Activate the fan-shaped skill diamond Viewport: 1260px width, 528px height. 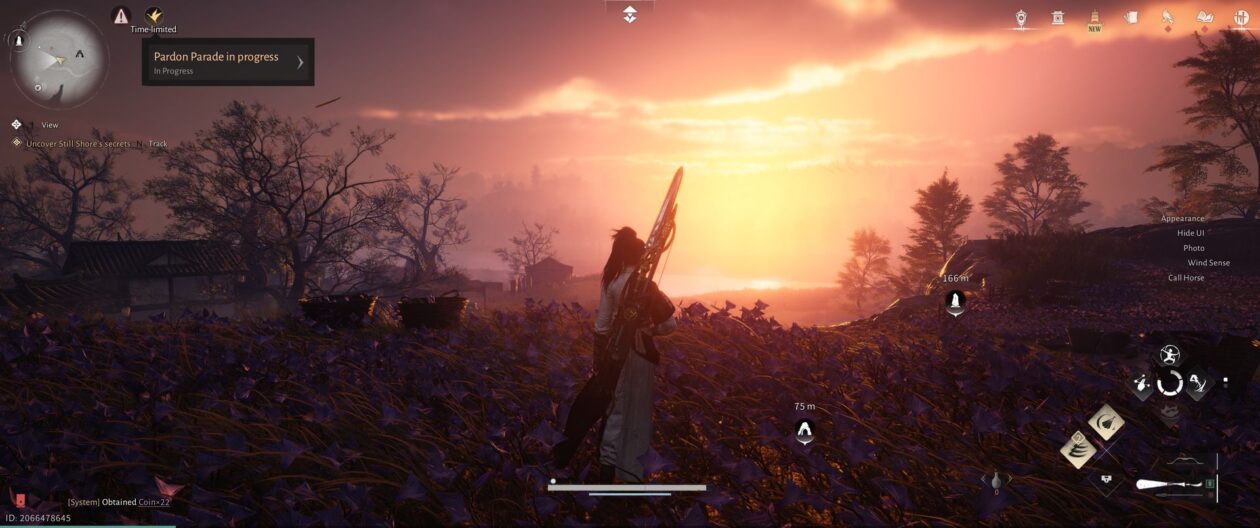pos(1106,422)
